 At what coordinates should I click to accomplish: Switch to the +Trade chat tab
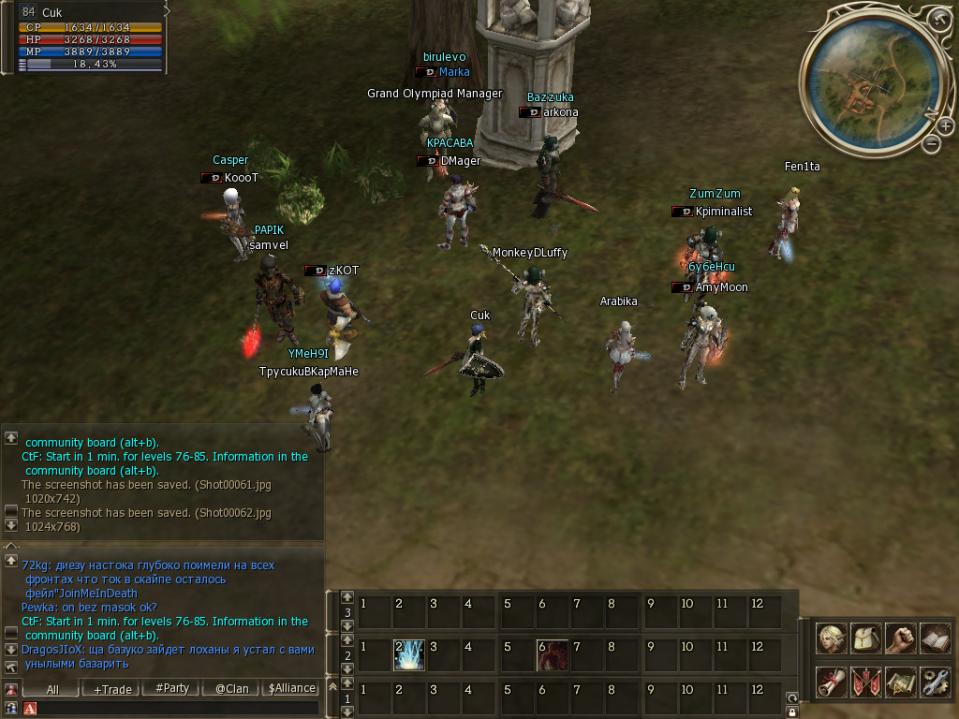point(112,689)
